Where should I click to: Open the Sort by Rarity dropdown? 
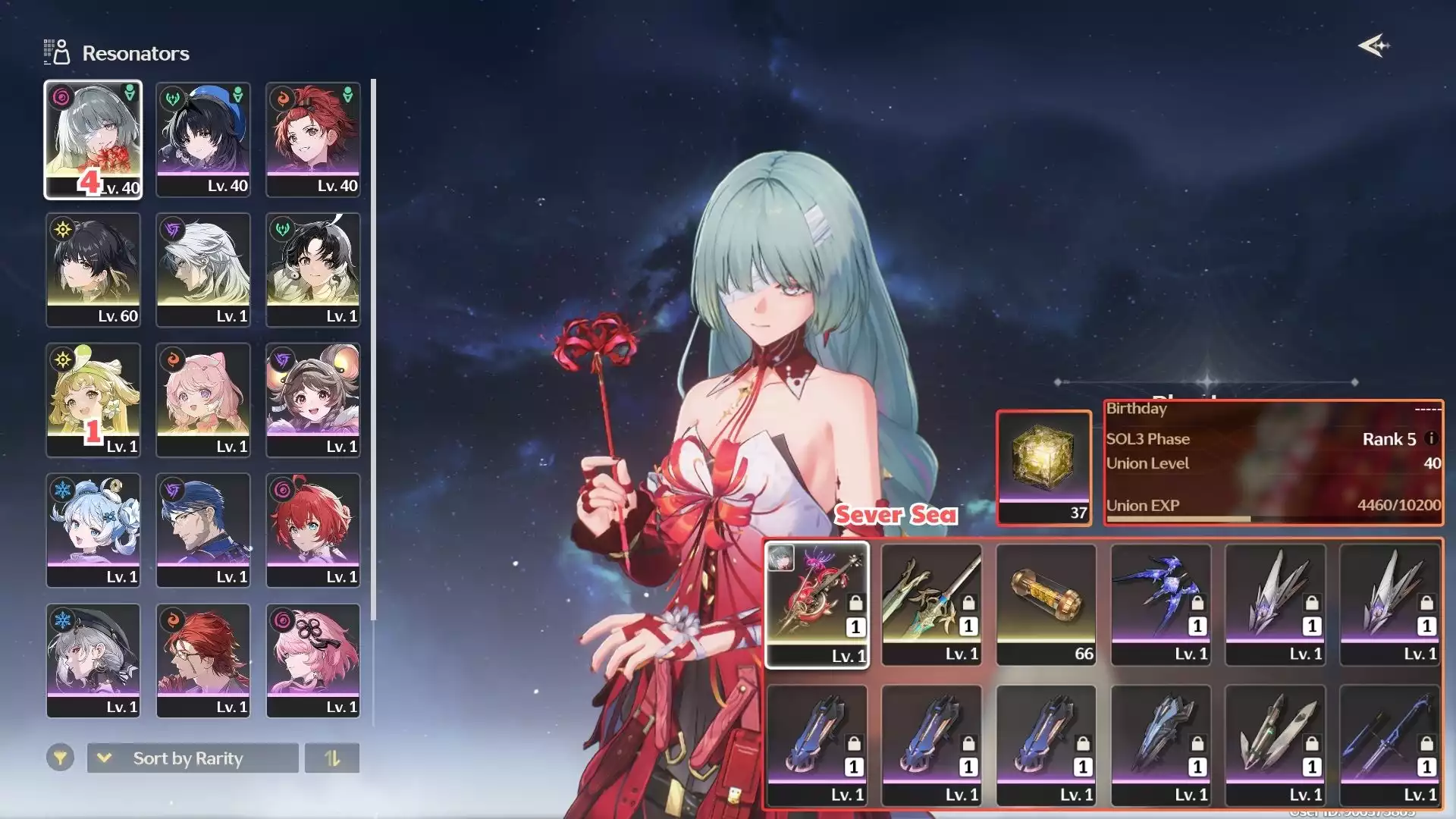tap(193, 758)
